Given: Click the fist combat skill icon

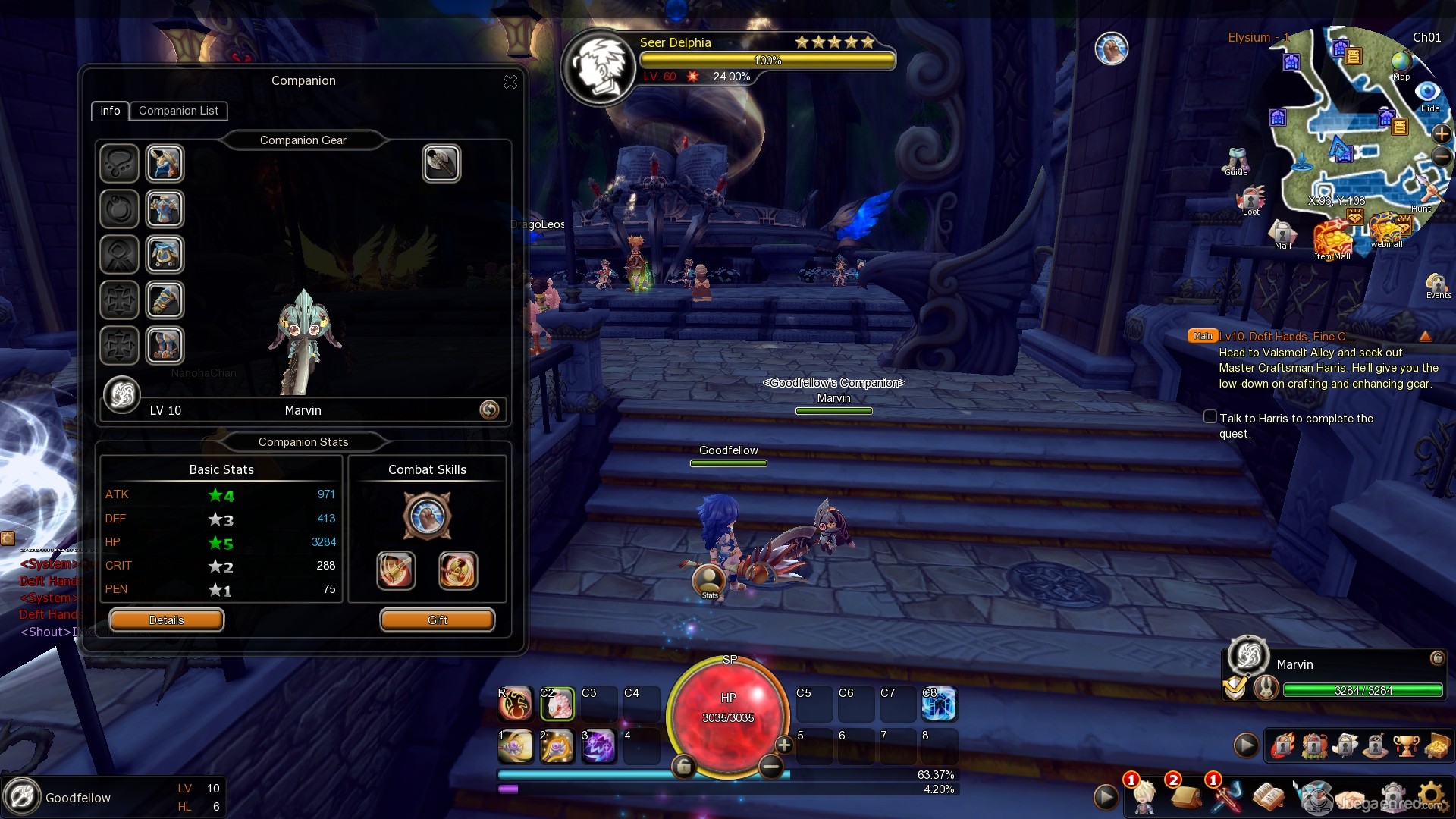Looking at the screenshot, I should (427, 516).
